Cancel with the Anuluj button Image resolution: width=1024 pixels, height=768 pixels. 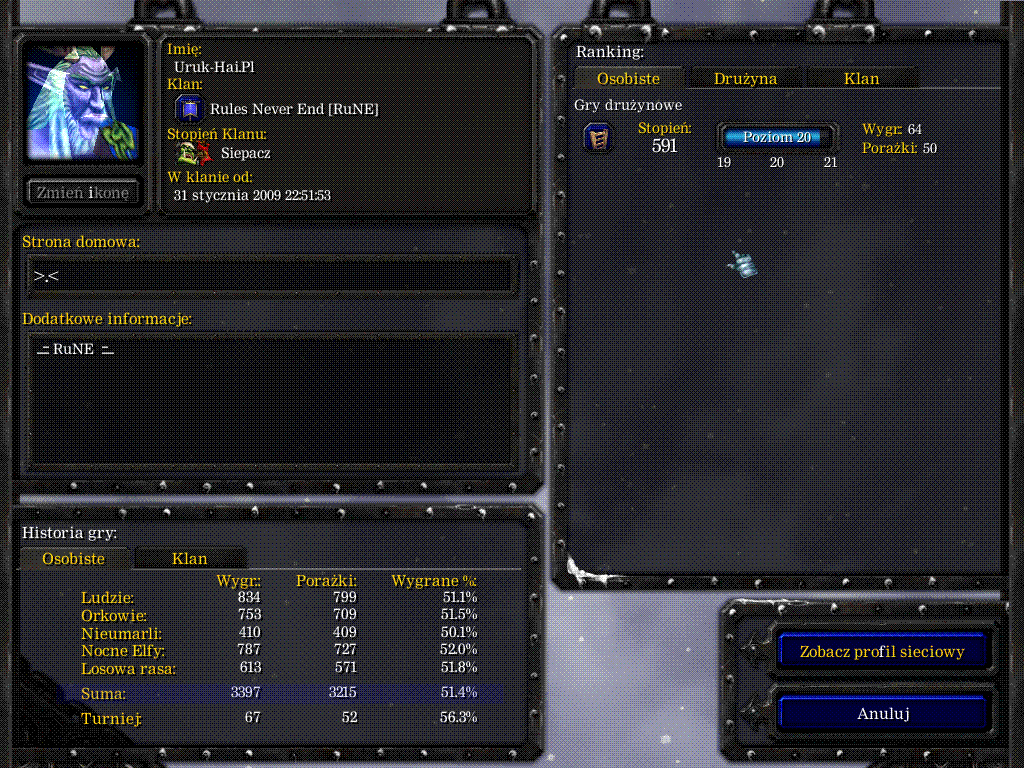coord(882,714)
